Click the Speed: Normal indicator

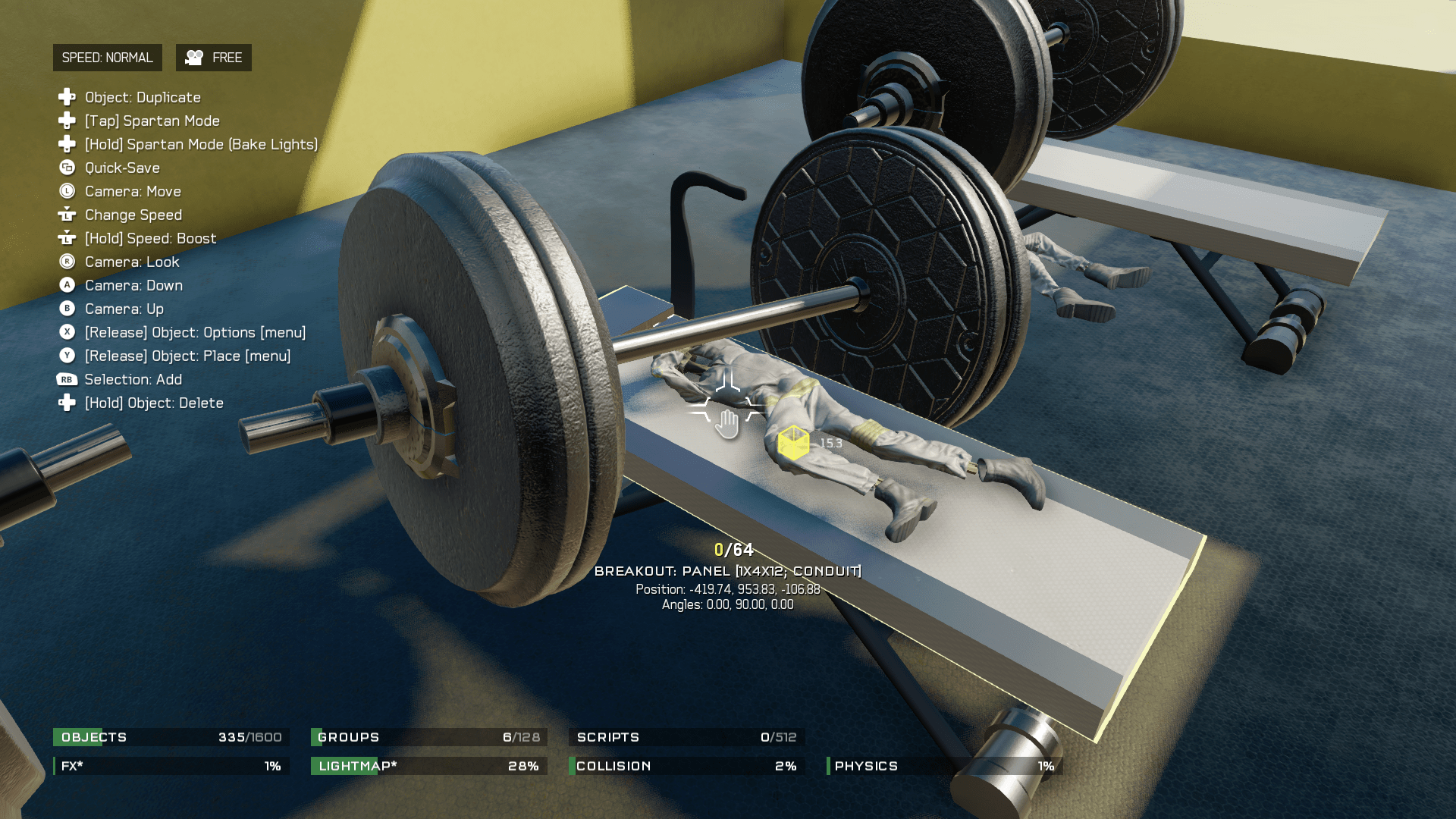pyautogui.click(x=107, y=58)
